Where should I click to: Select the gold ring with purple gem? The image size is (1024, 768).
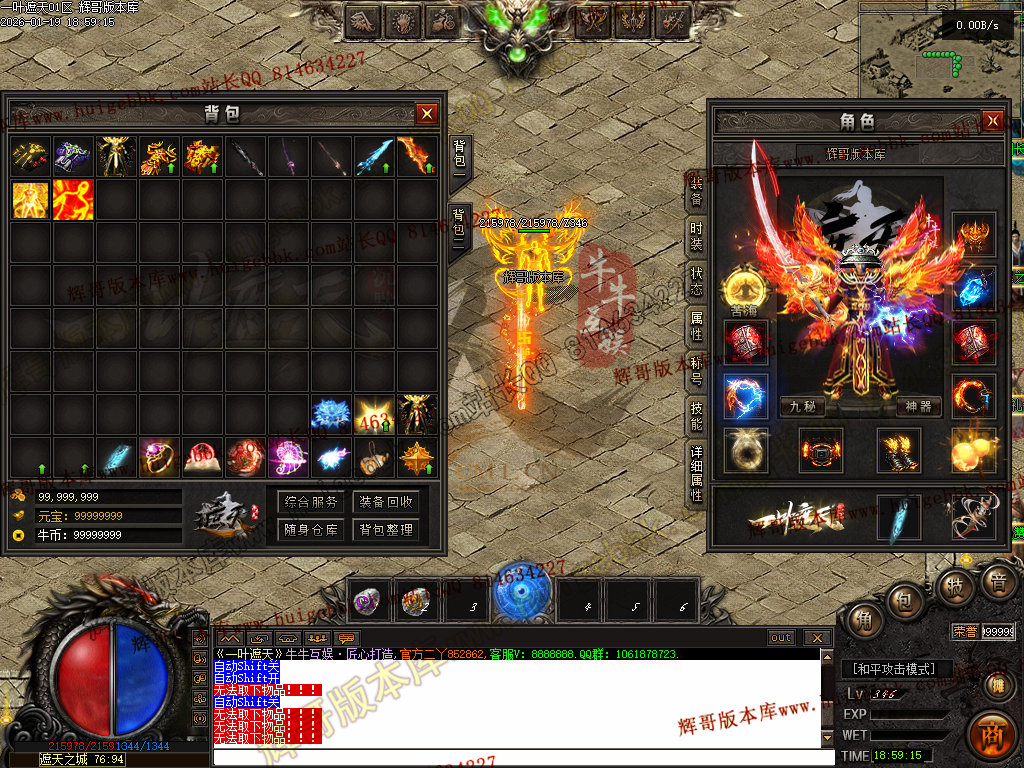tap(159, 457)
